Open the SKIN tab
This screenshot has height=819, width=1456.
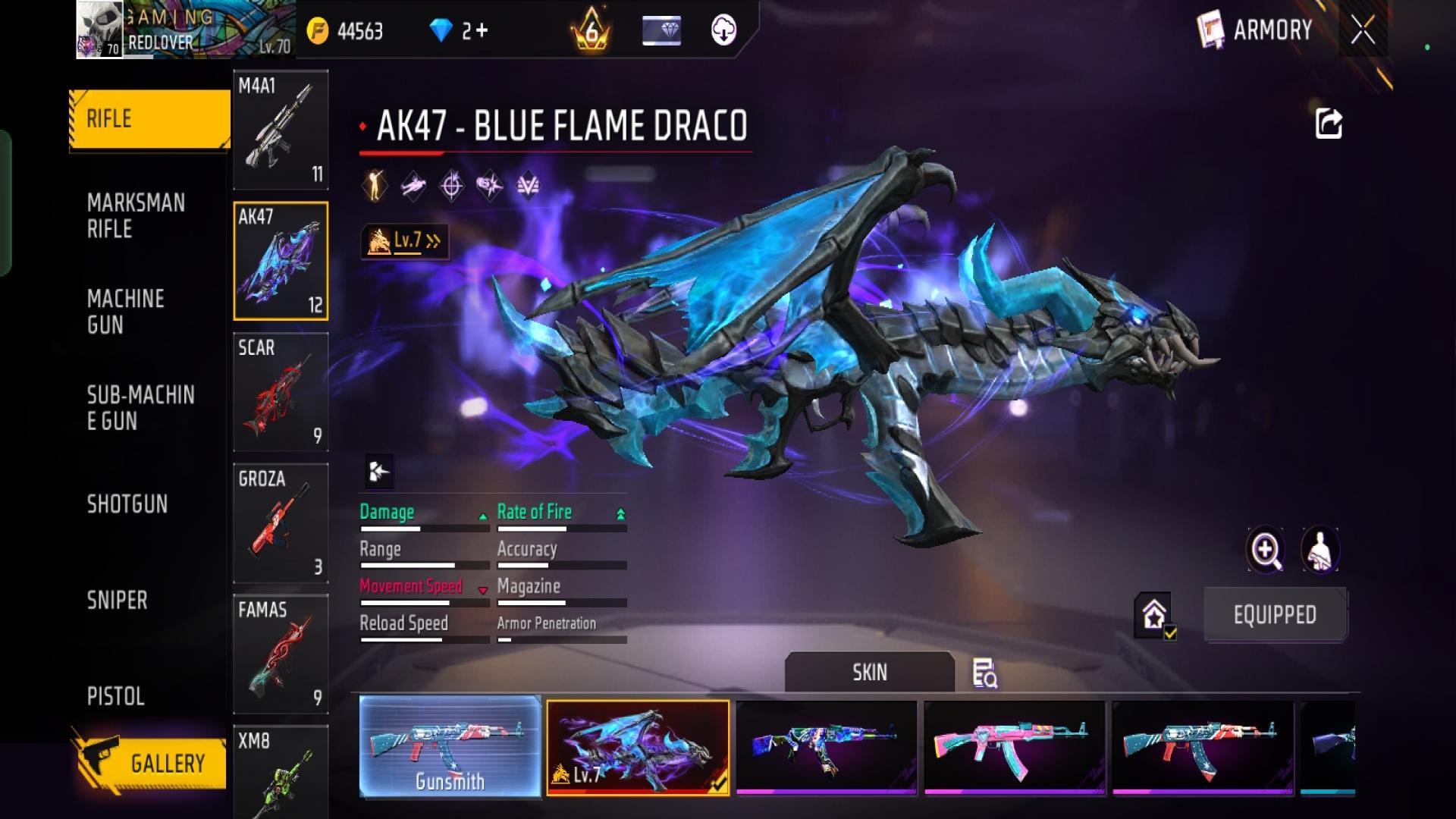[x=869, y=673]
